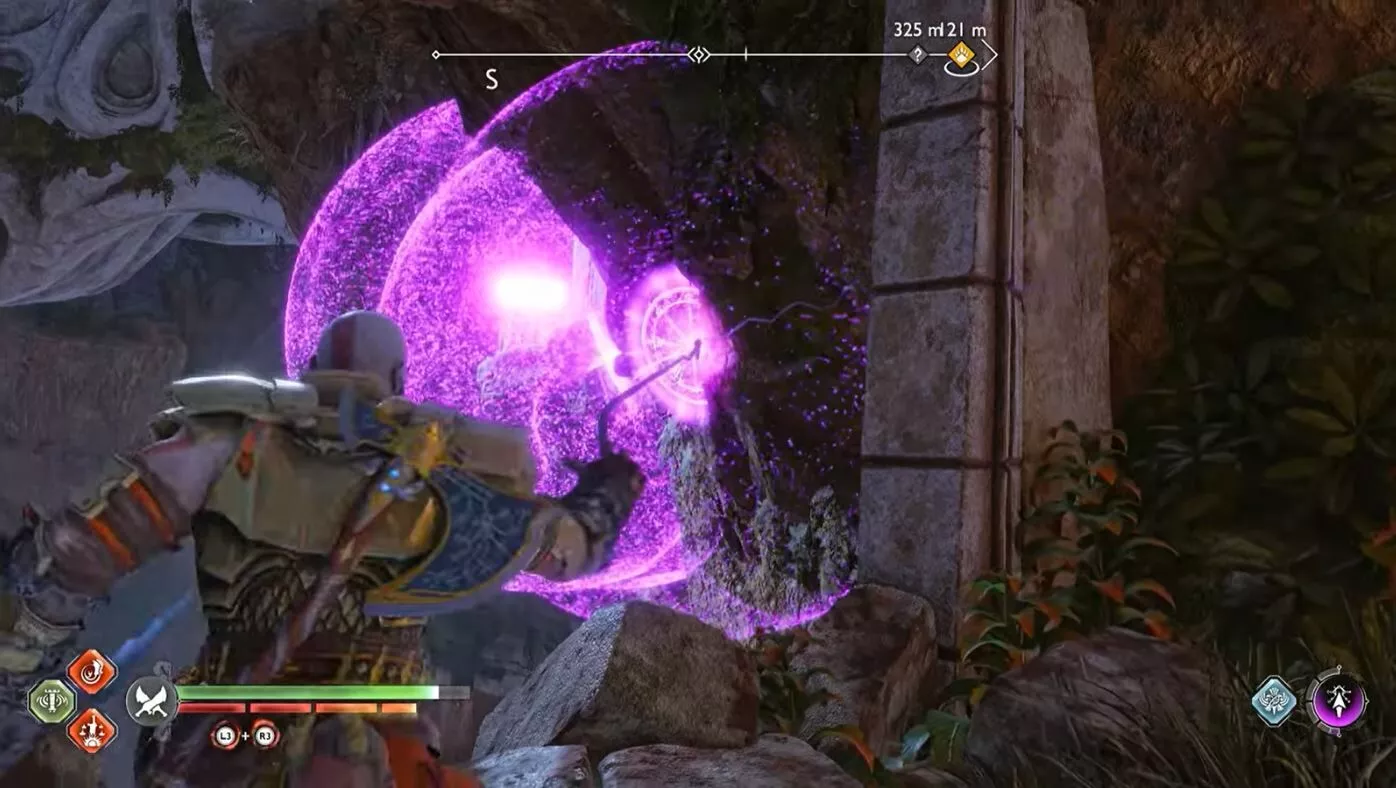Select the crossed blades weapon icon
The height and width of the screenshot is (788, 1396).
click(151, 699)
